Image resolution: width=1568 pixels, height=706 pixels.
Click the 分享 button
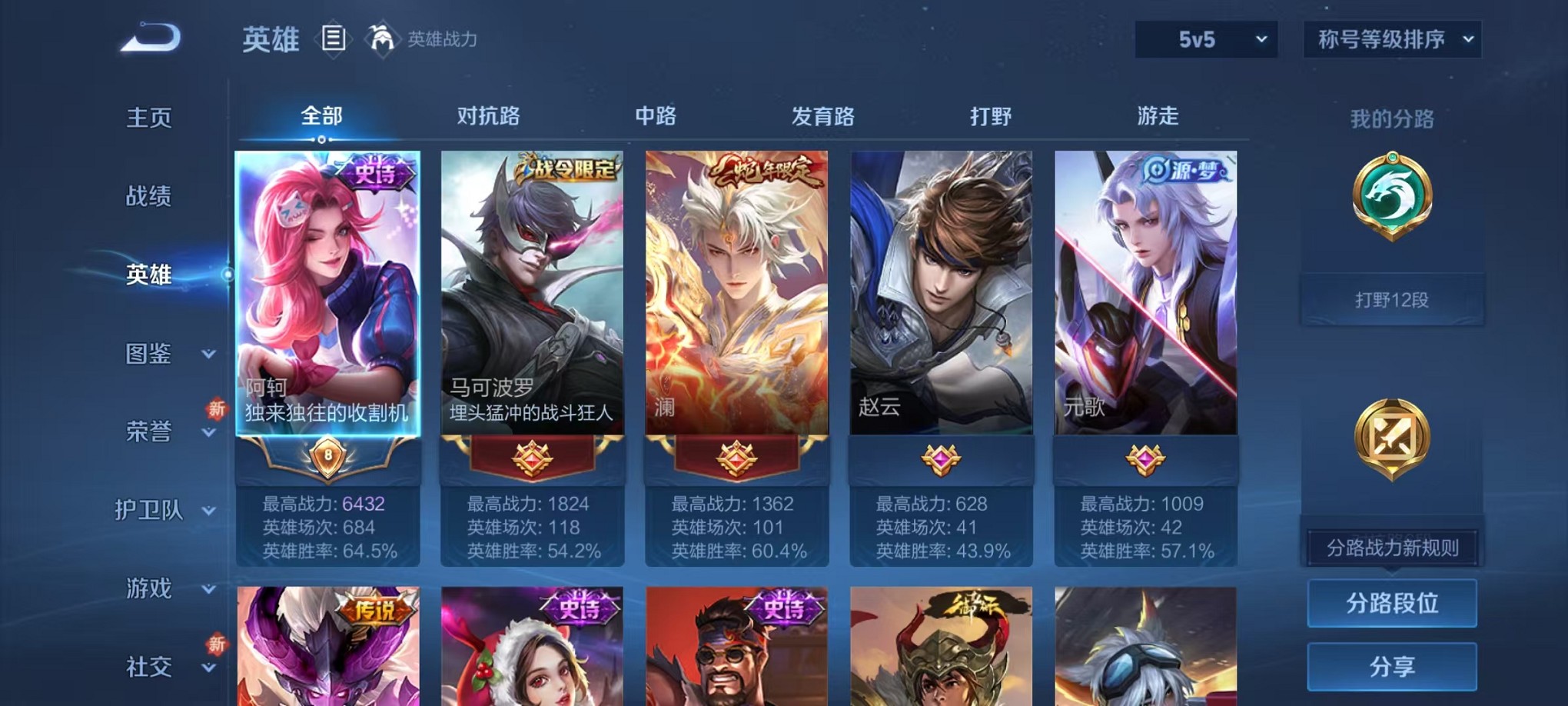coord(1391,666)
